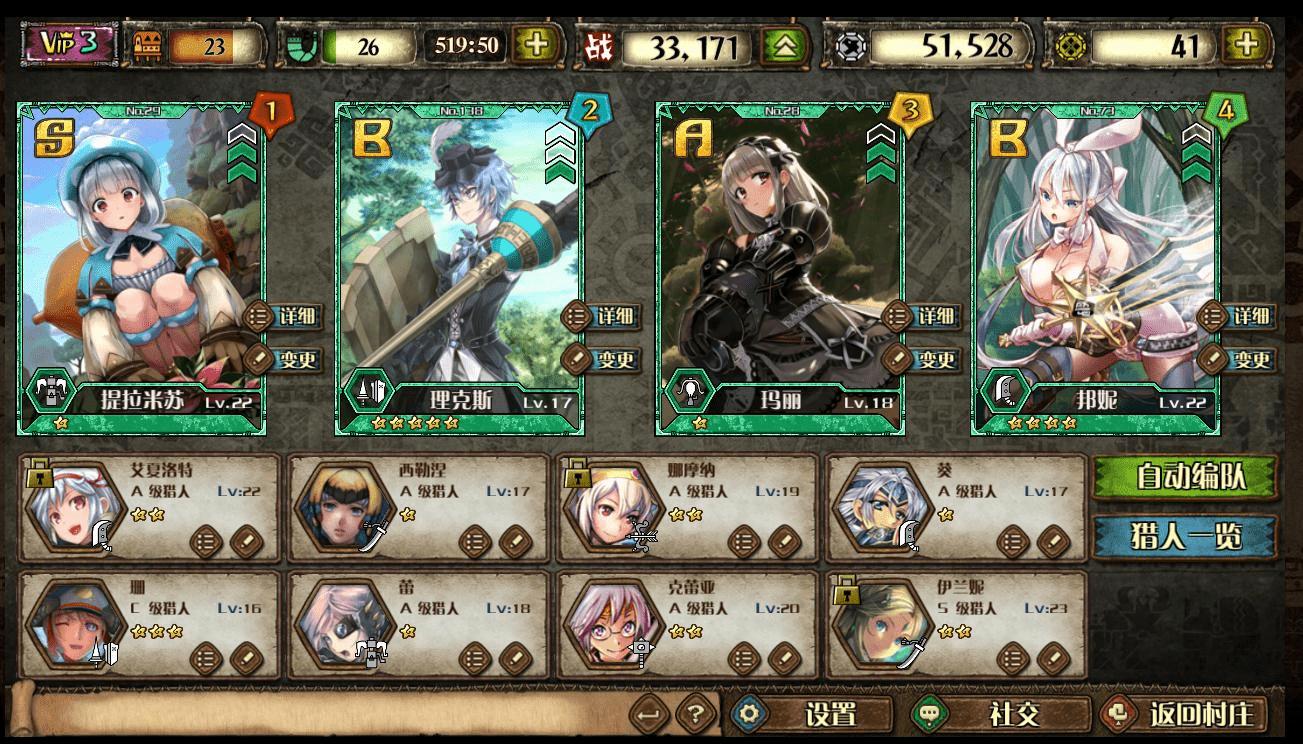This screenshot has width=1303, height=744.
Task: Open the 设置 settings menu
Action: pos(811,714)
